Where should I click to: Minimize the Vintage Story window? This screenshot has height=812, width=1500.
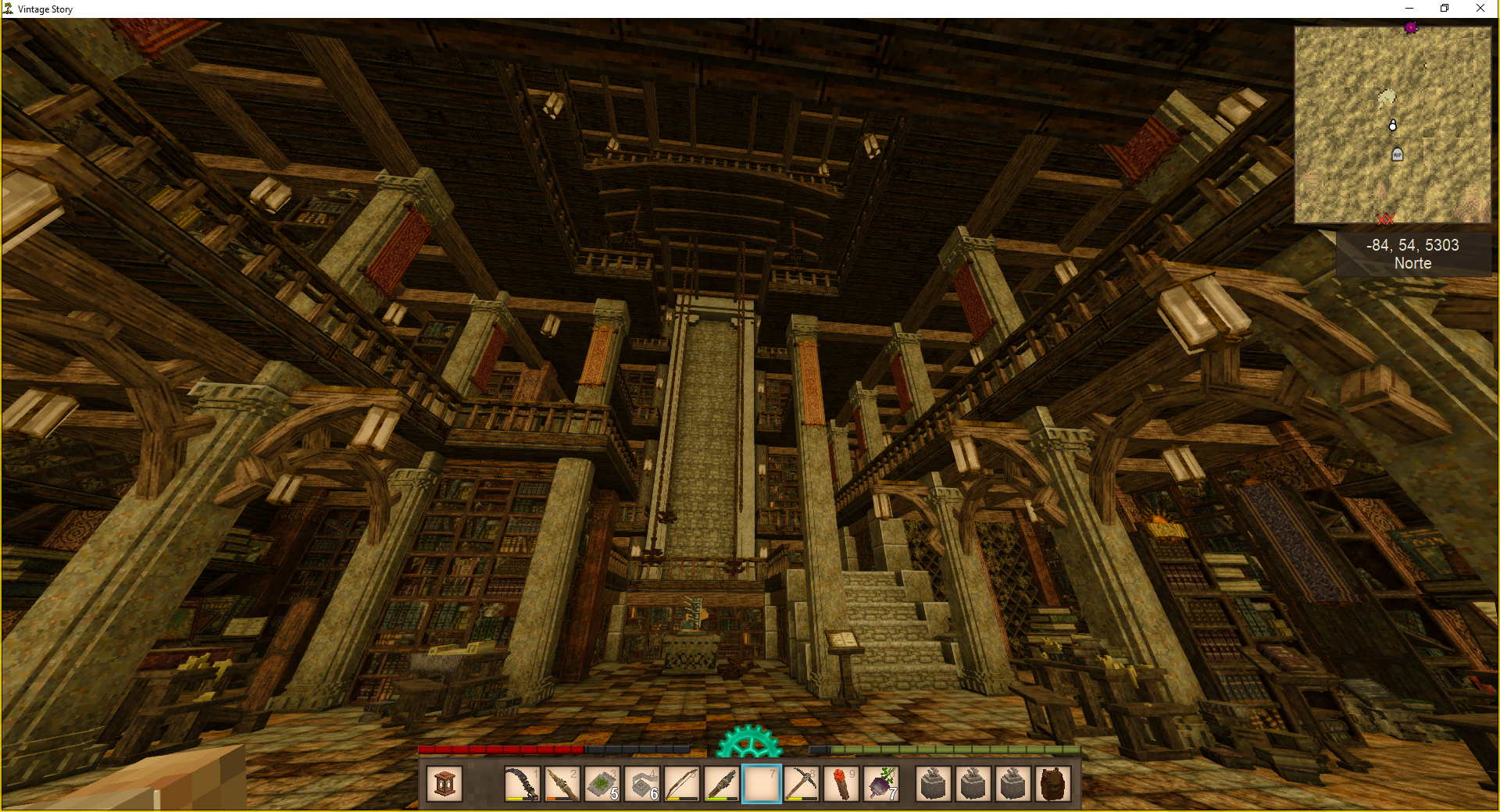pos(1409,9)
